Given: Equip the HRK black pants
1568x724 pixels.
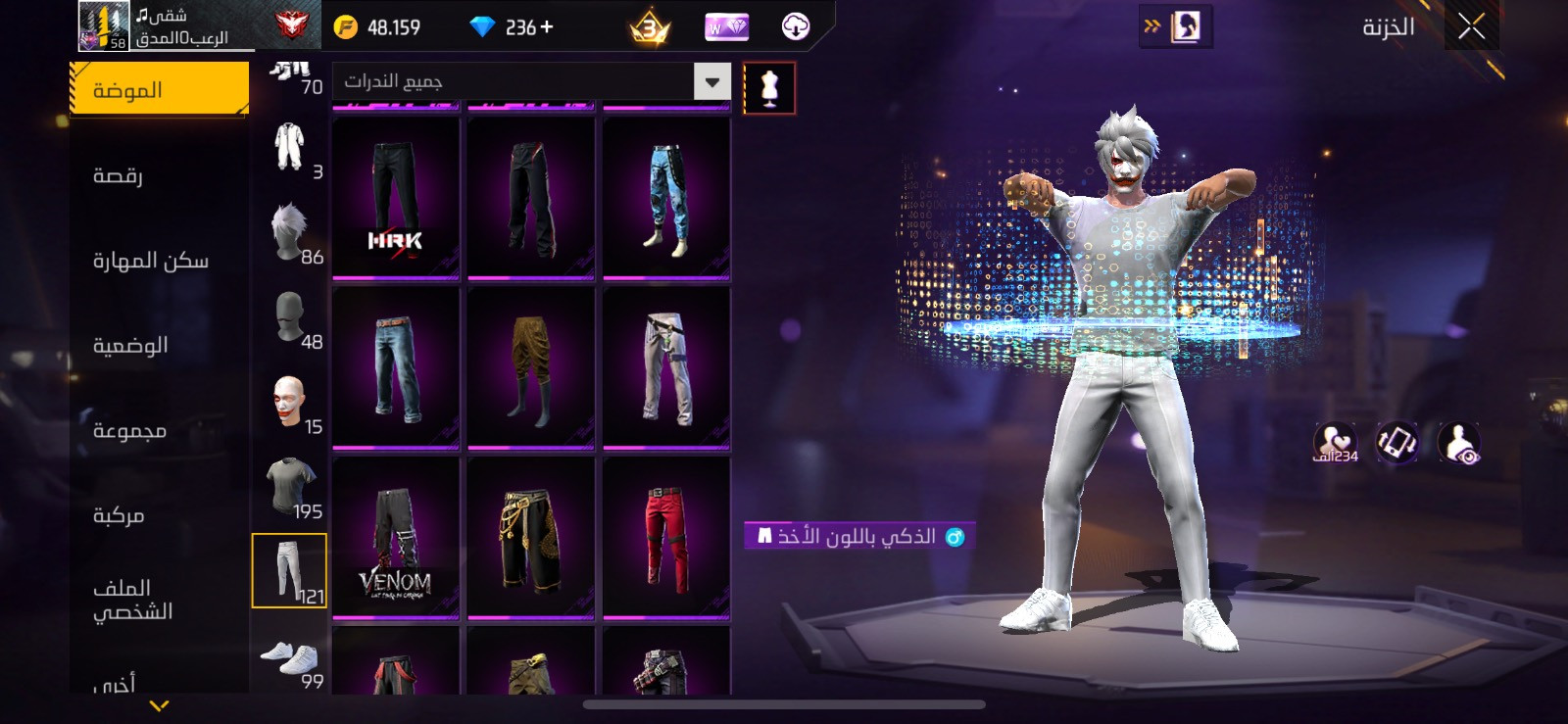Looking at the screenshot, I should (396, 199).
